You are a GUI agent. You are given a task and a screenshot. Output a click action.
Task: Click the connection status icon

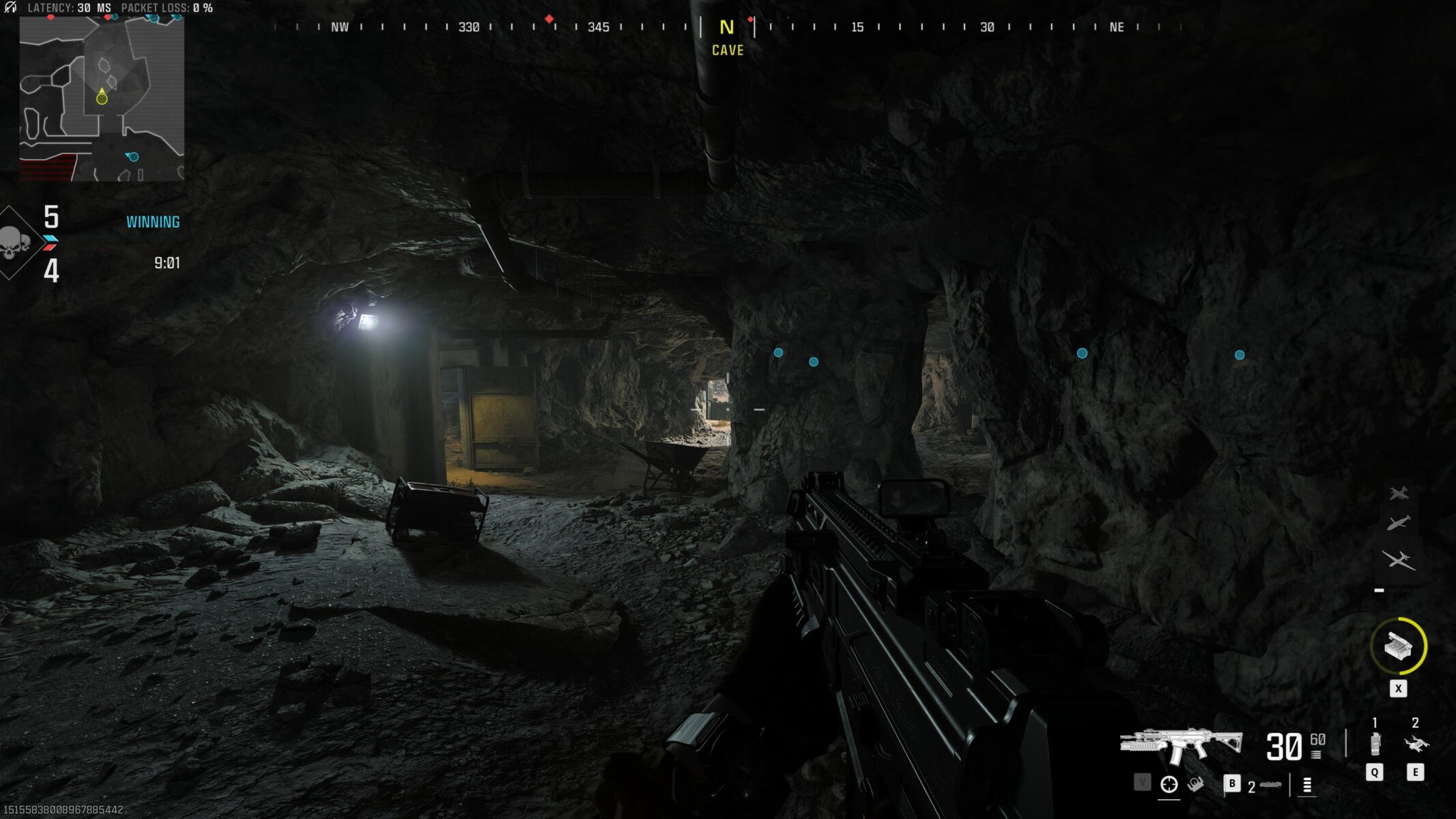click(10, 8)
